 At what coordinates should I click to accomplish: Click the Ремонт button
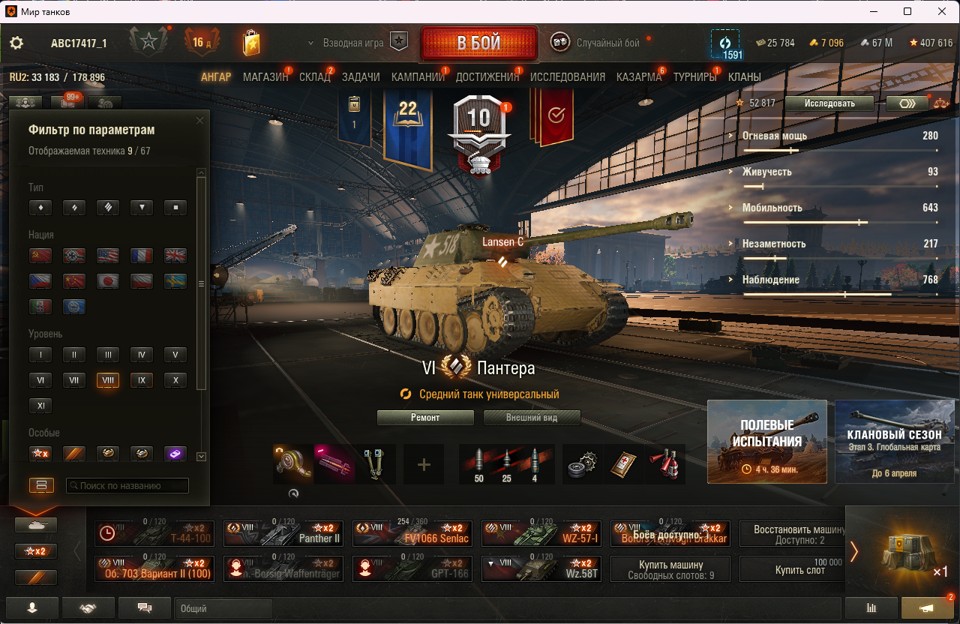coord(425,417)
